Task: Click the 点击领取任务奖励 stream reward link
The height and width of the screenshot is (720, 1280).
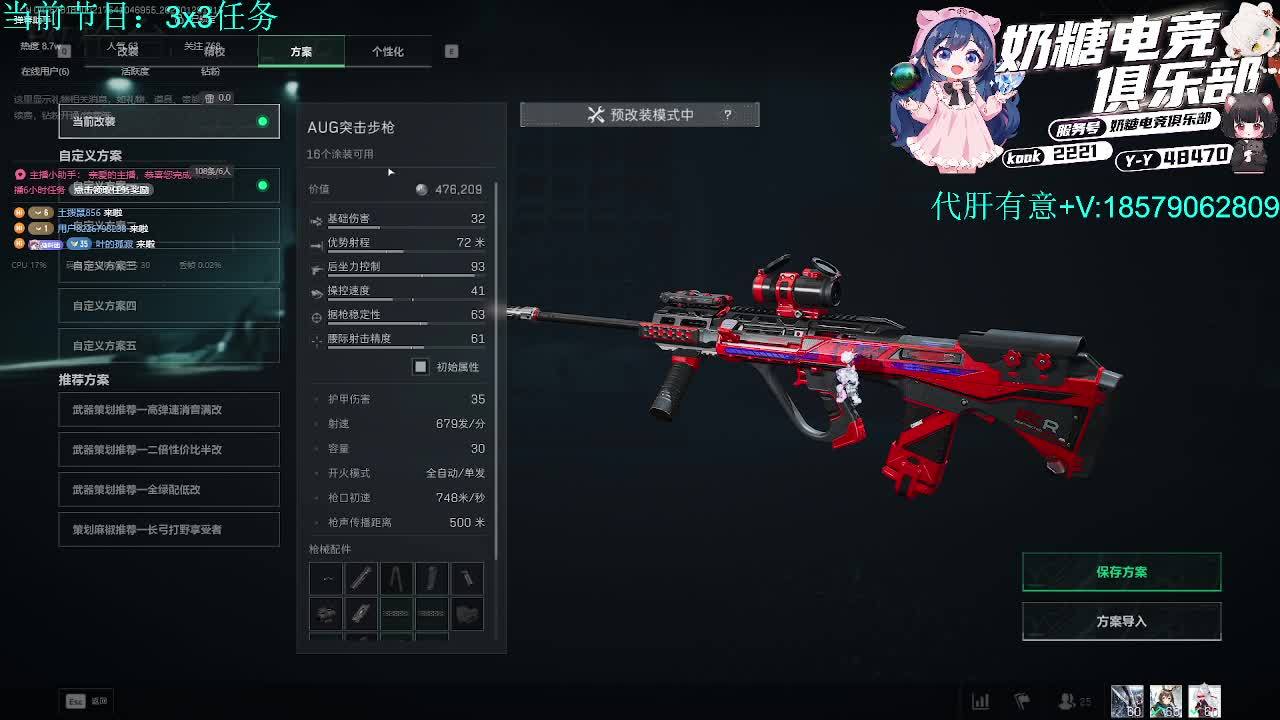Action: tap(112, 190)
